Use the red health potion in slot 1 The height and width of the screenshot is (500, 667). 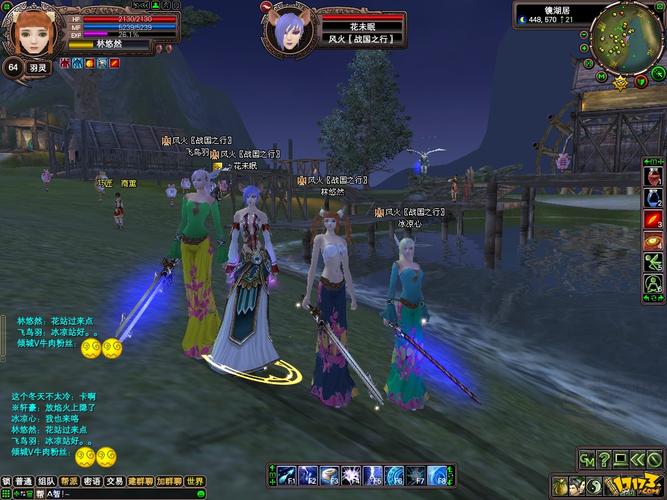[653, 178]
